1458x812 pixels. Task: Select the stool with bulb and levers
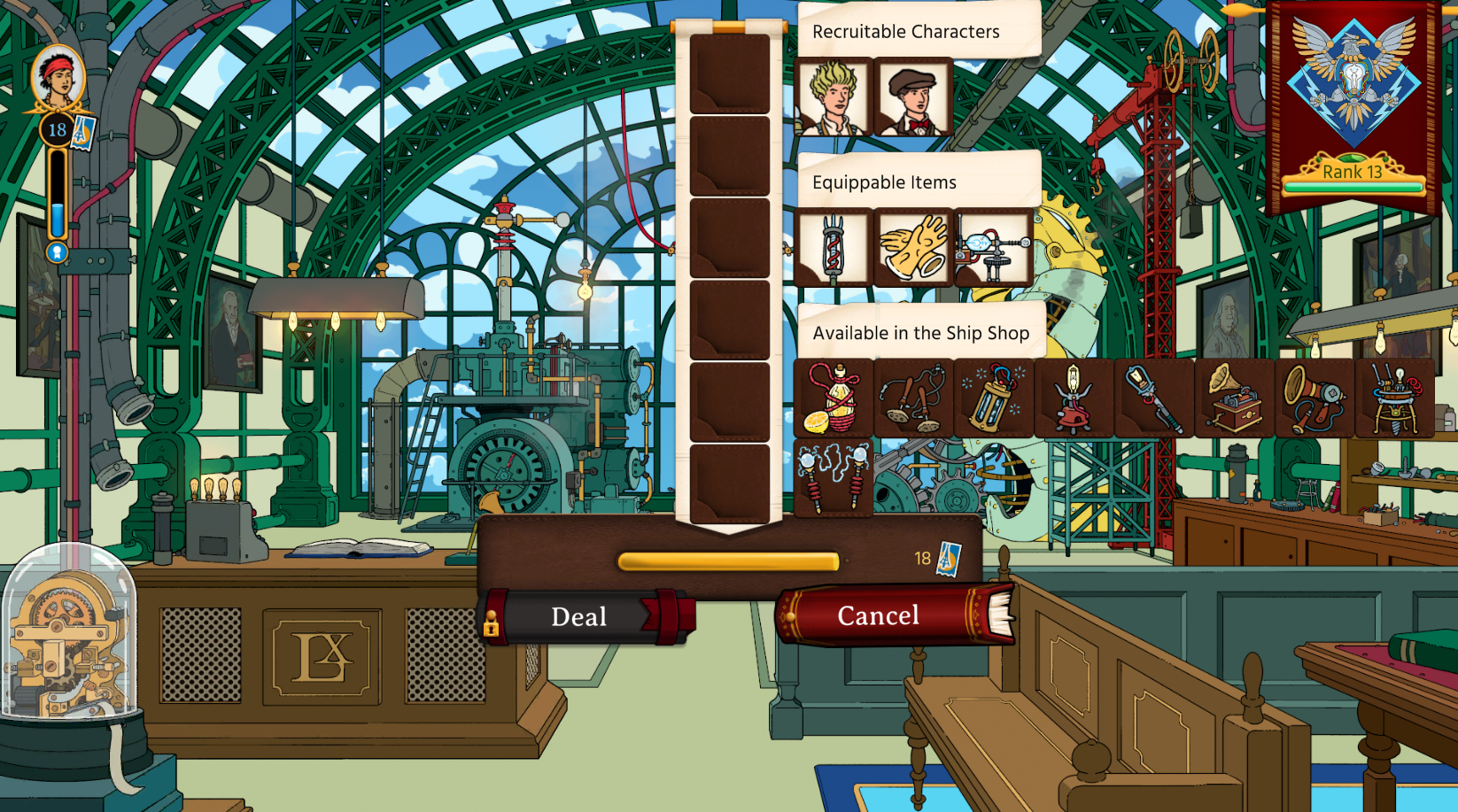pyautogui.click(x=1395, y=398)
